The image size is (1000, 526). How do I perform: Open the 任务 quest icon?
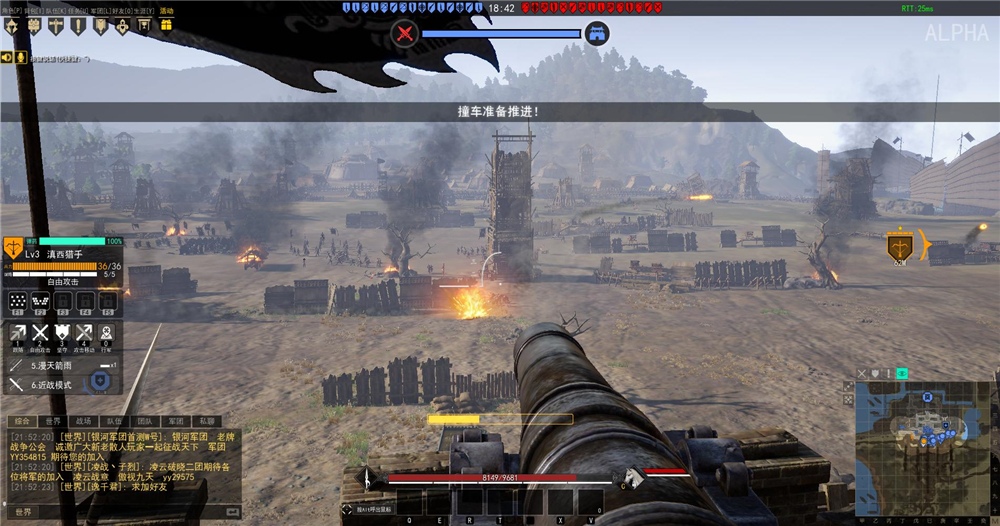point(78,26)
